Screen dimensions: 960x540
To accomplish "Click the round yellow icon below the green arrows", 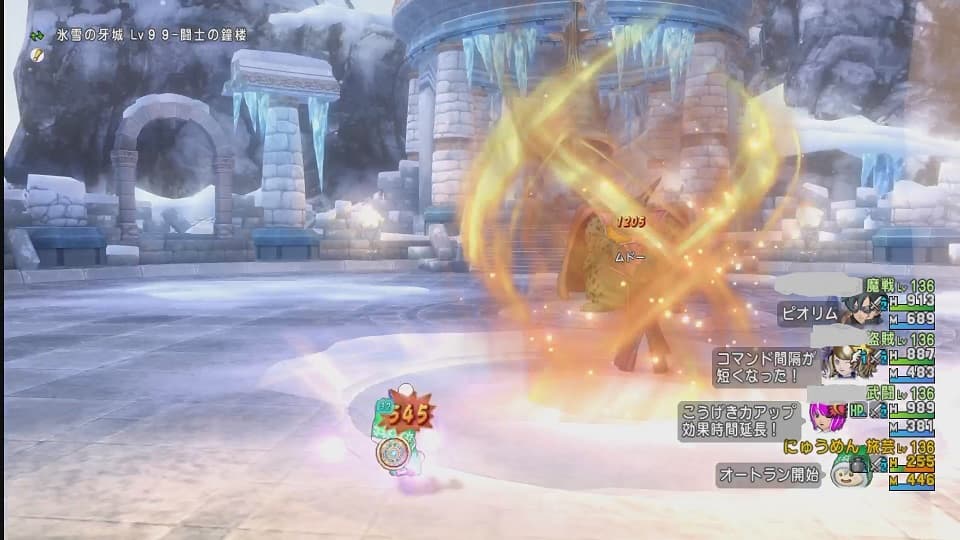I will pos(37,54).
